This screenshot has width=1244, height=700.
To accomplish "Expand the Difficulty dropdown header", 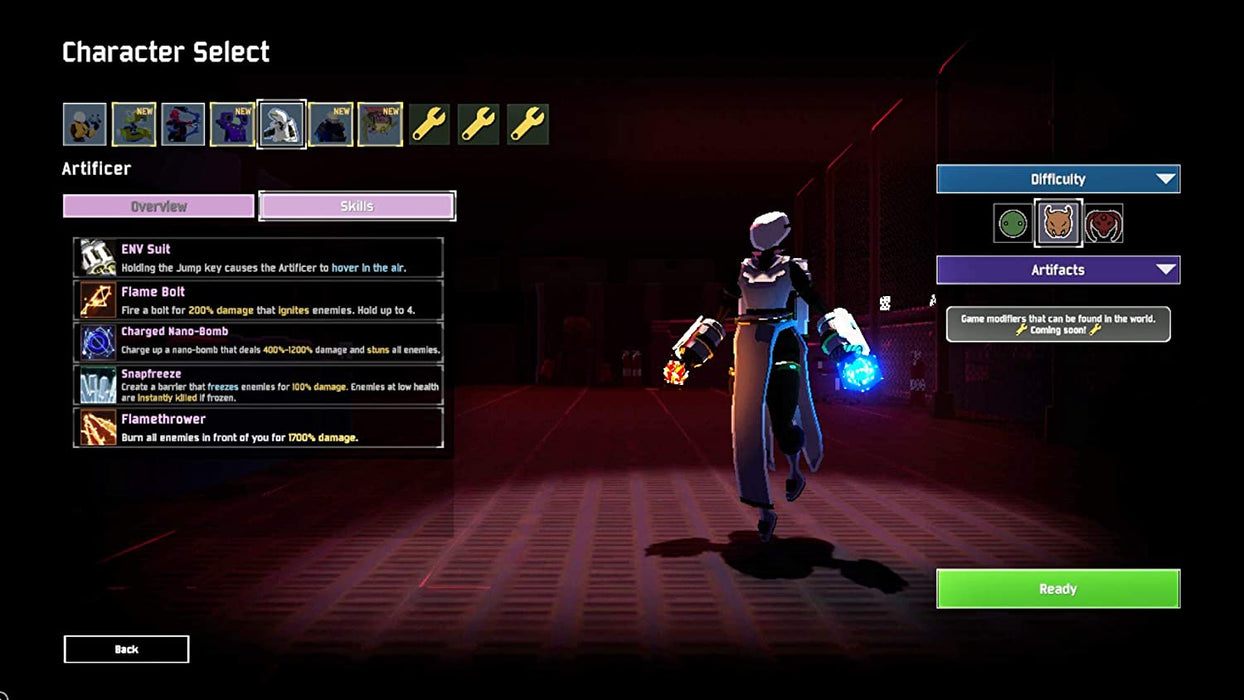I will pyautogui.click(x=1057, y=179).
